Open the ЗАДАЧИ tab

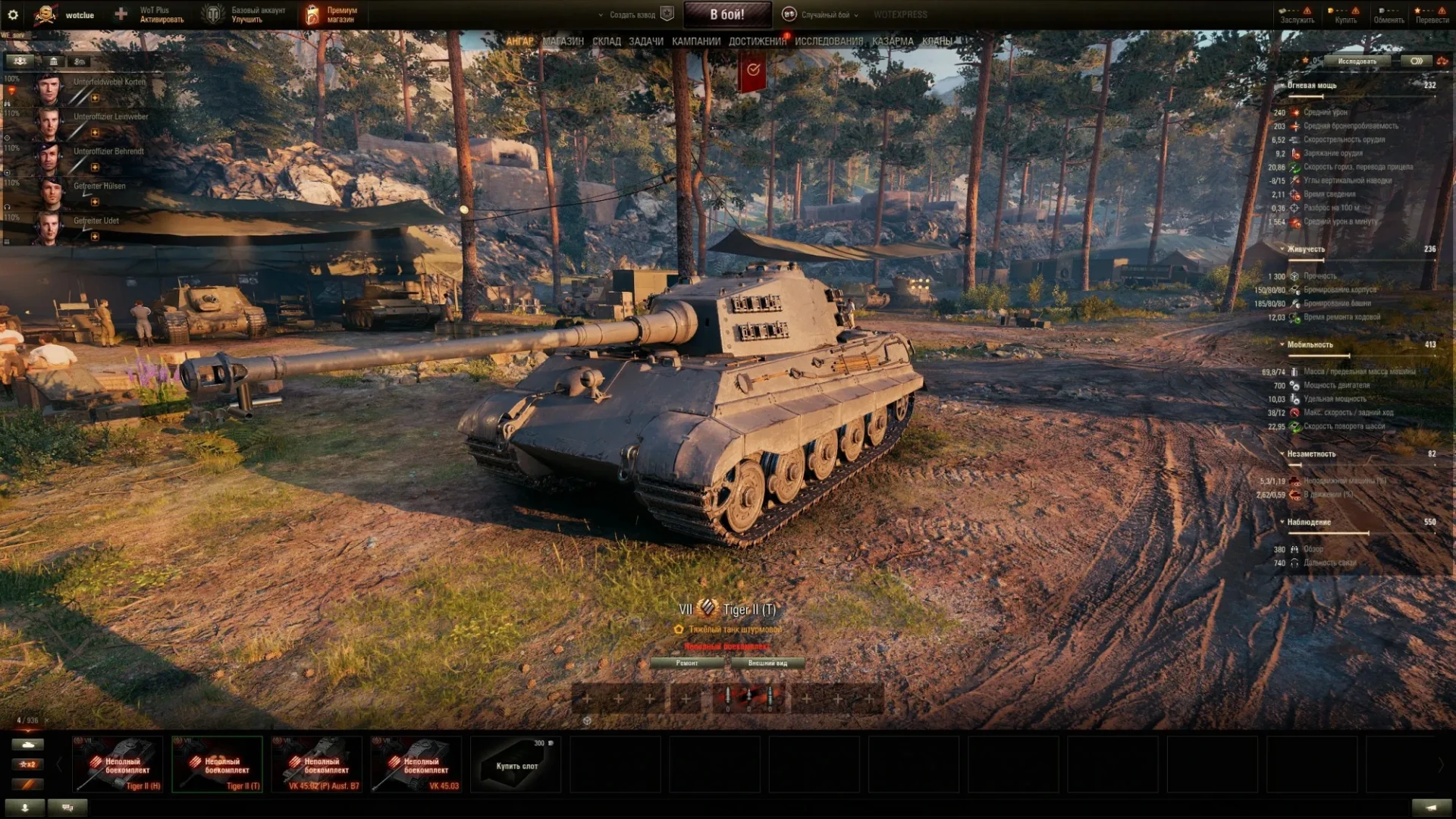pyautogui.click(x=645, y=42)
